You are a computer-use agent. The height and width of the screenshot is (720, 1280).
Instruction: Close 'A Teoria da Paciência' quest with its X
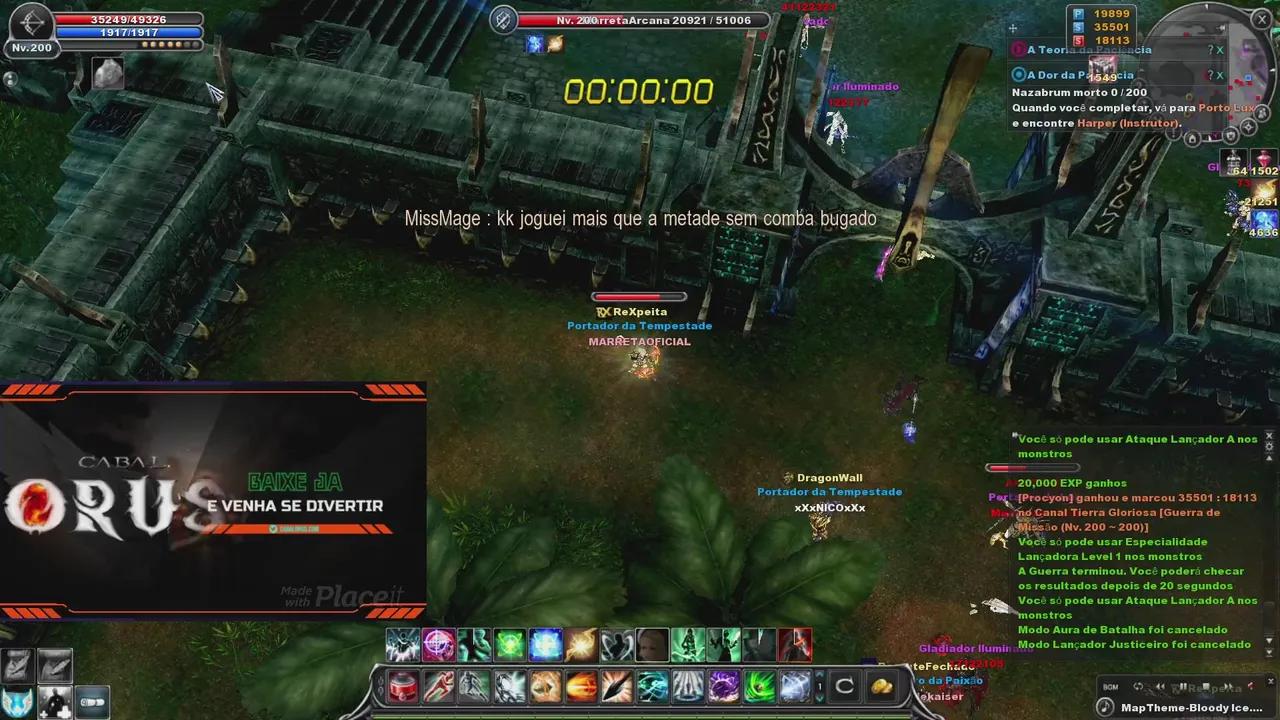click(x=1219, y=49)
